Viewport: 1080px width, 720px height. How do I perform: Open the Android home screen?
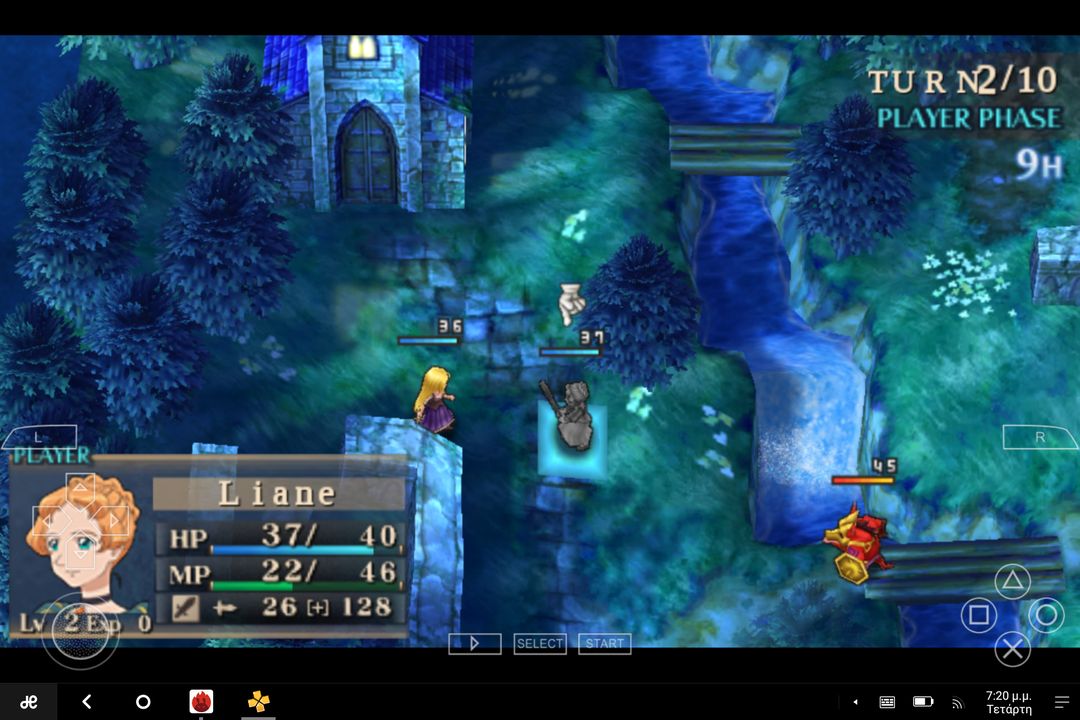(x=143, y=702)
